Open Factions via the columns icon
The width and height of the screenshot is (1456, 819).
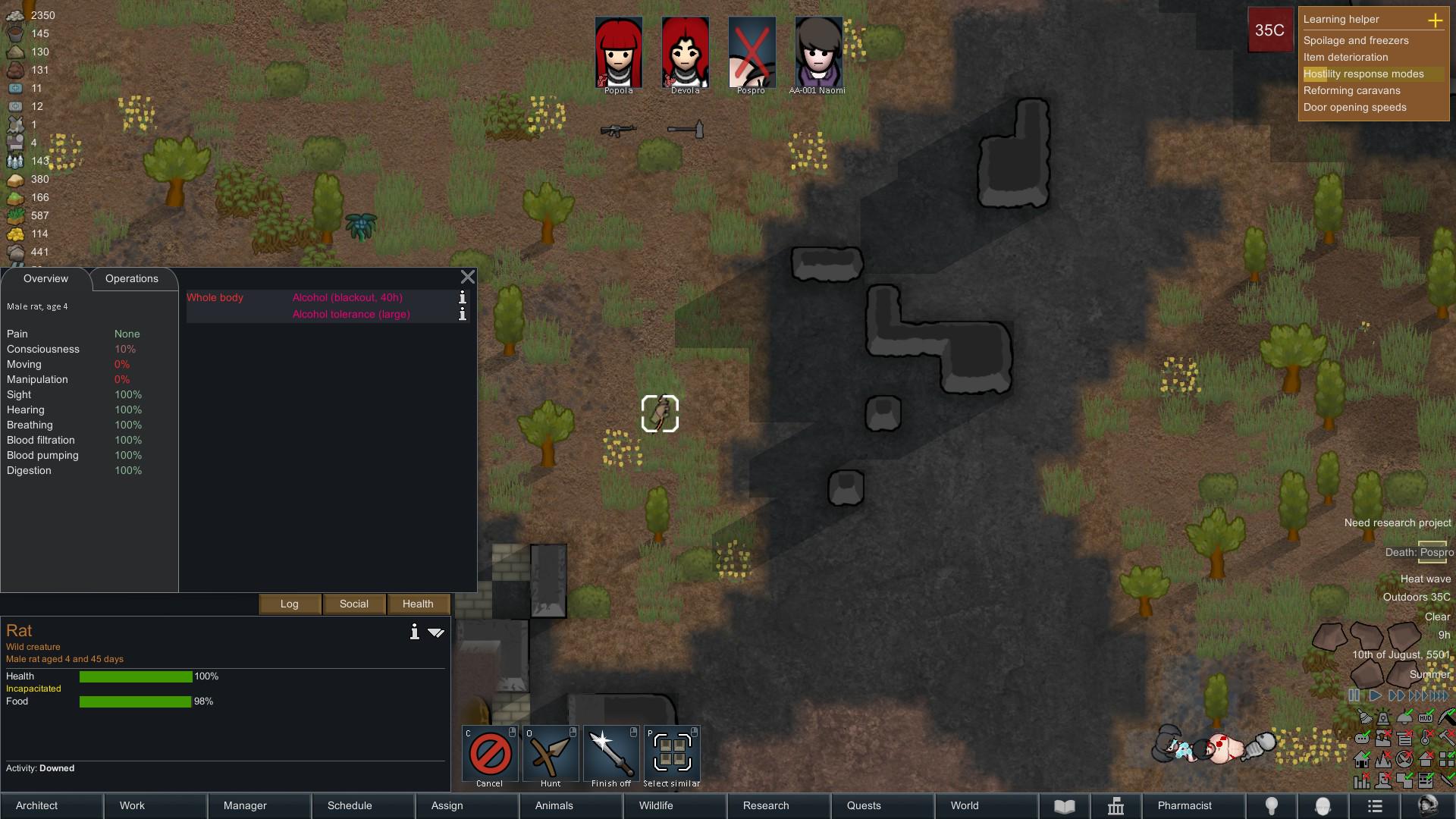[1117, 806]
